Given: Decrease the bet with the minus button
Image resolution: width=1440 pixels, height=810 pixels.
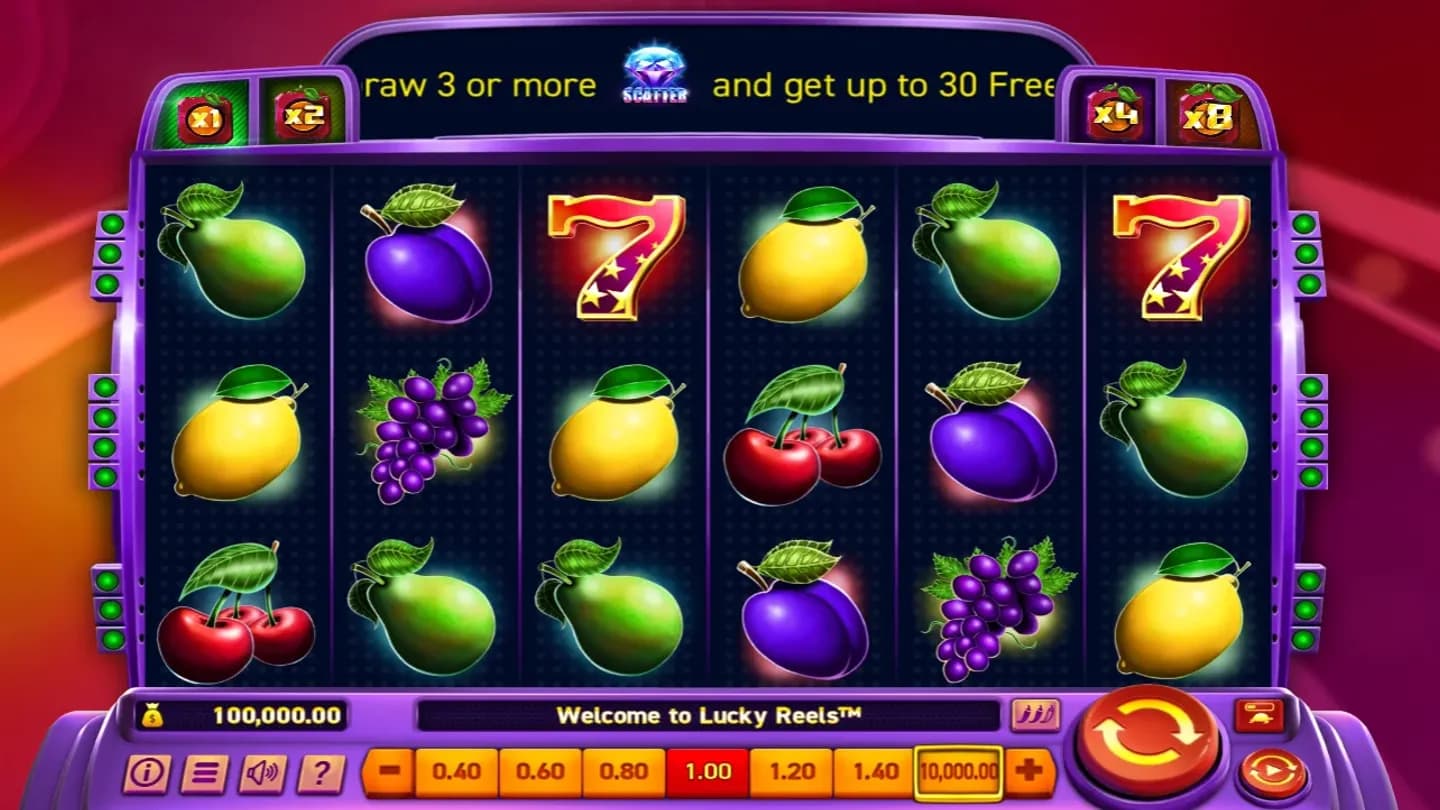Looking at the screenshot, I should [x=387, y=770].
